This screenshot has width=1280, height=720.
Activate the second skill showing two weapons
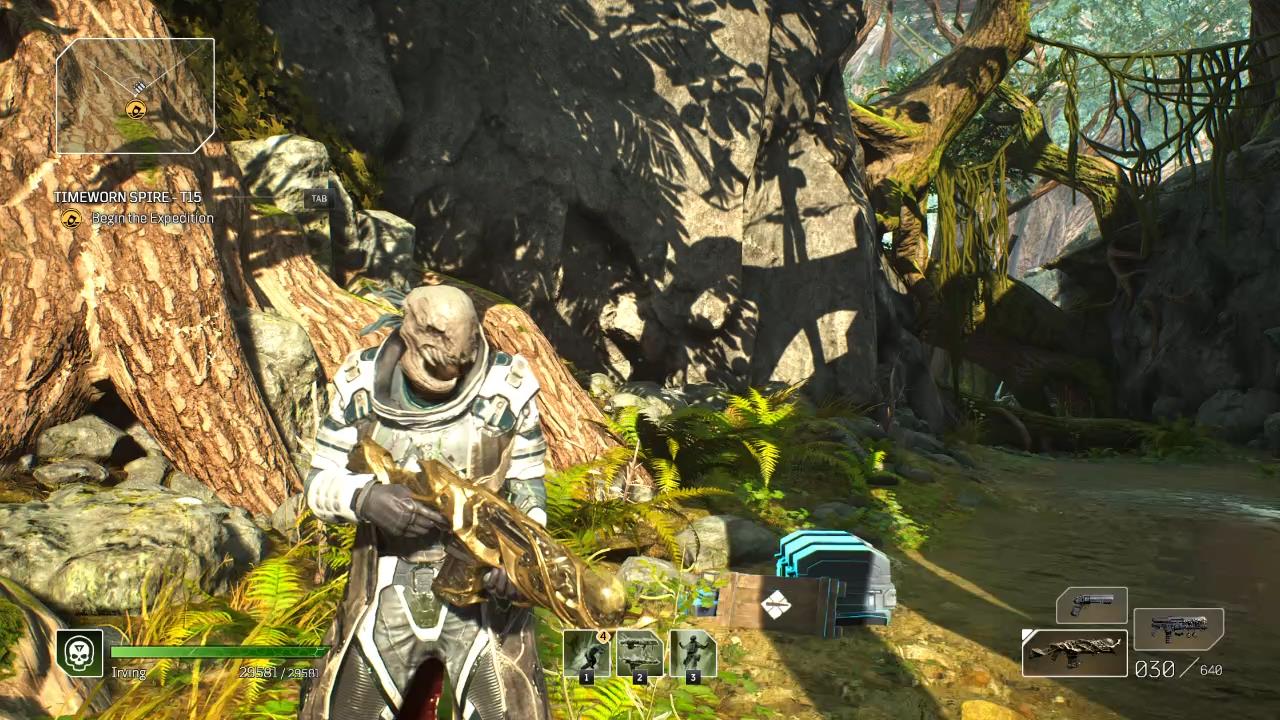(x=639, y=655)
